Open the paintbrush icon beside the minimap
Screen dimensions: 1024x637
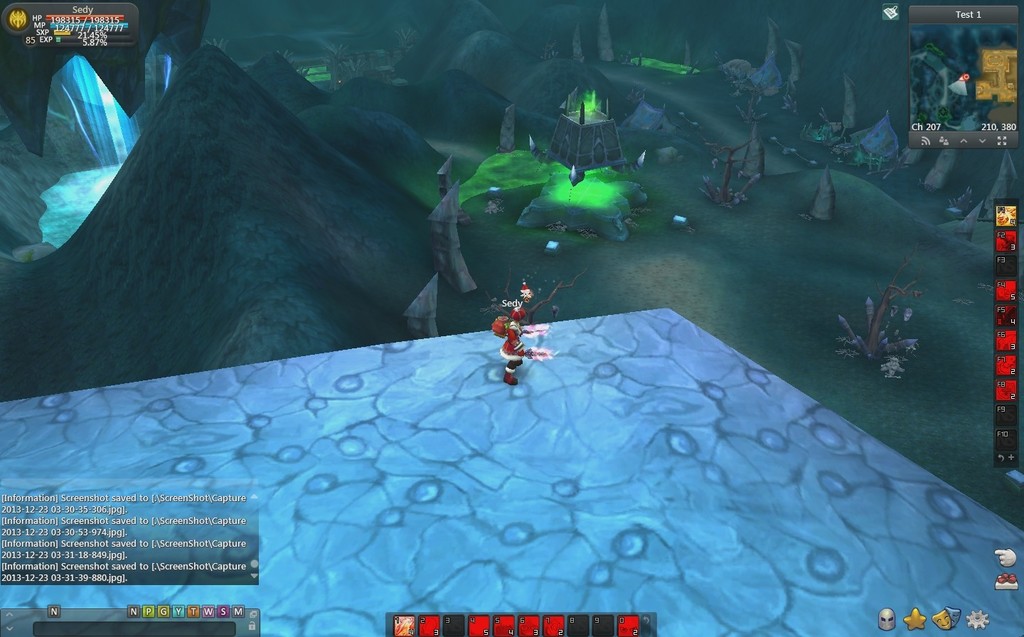point(890,13)
